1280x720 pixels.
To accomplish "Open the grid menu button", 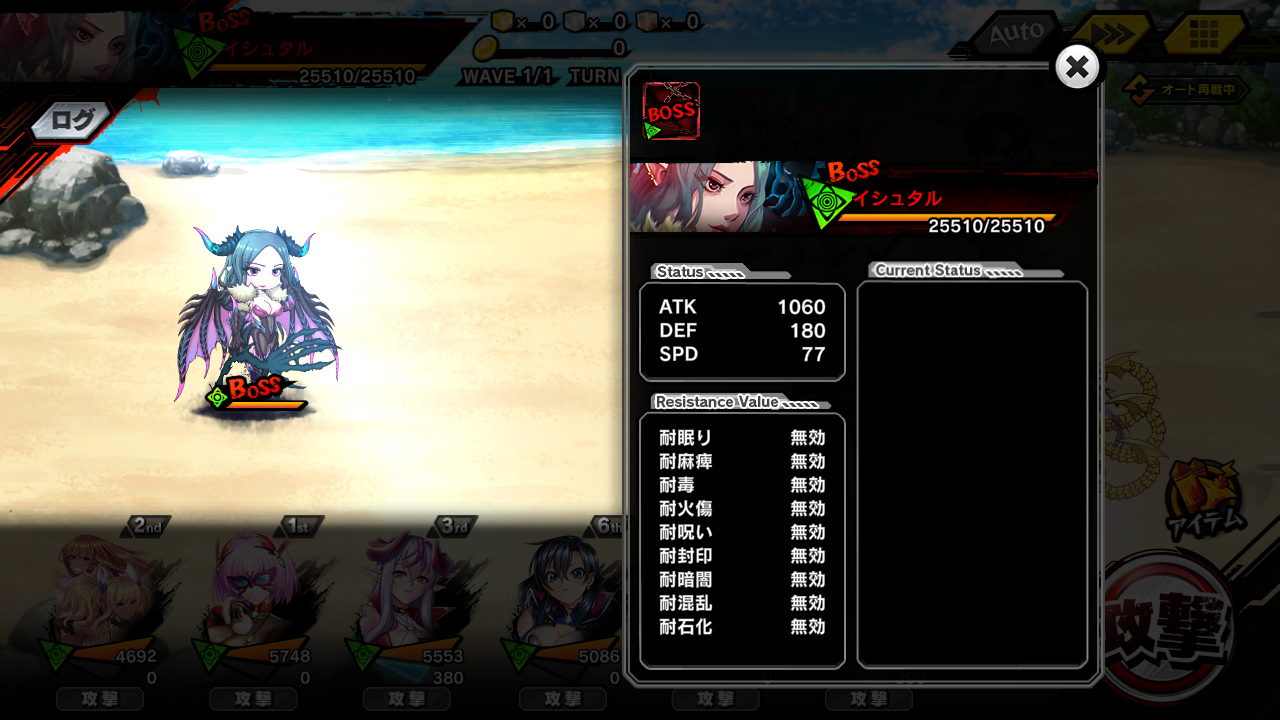I will [1203, 35].
